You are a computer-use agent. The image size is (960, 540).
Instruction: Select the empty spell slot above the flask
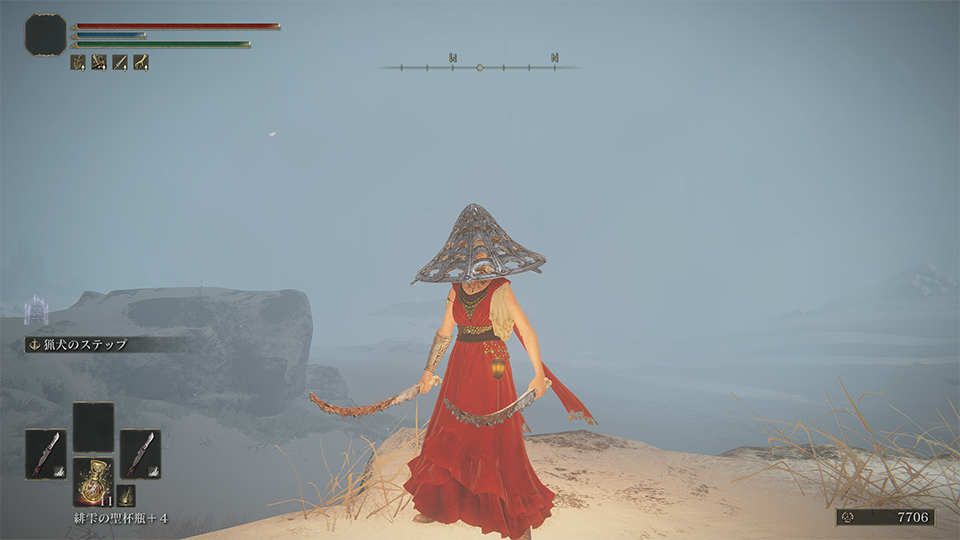click(x=93, y=427)
